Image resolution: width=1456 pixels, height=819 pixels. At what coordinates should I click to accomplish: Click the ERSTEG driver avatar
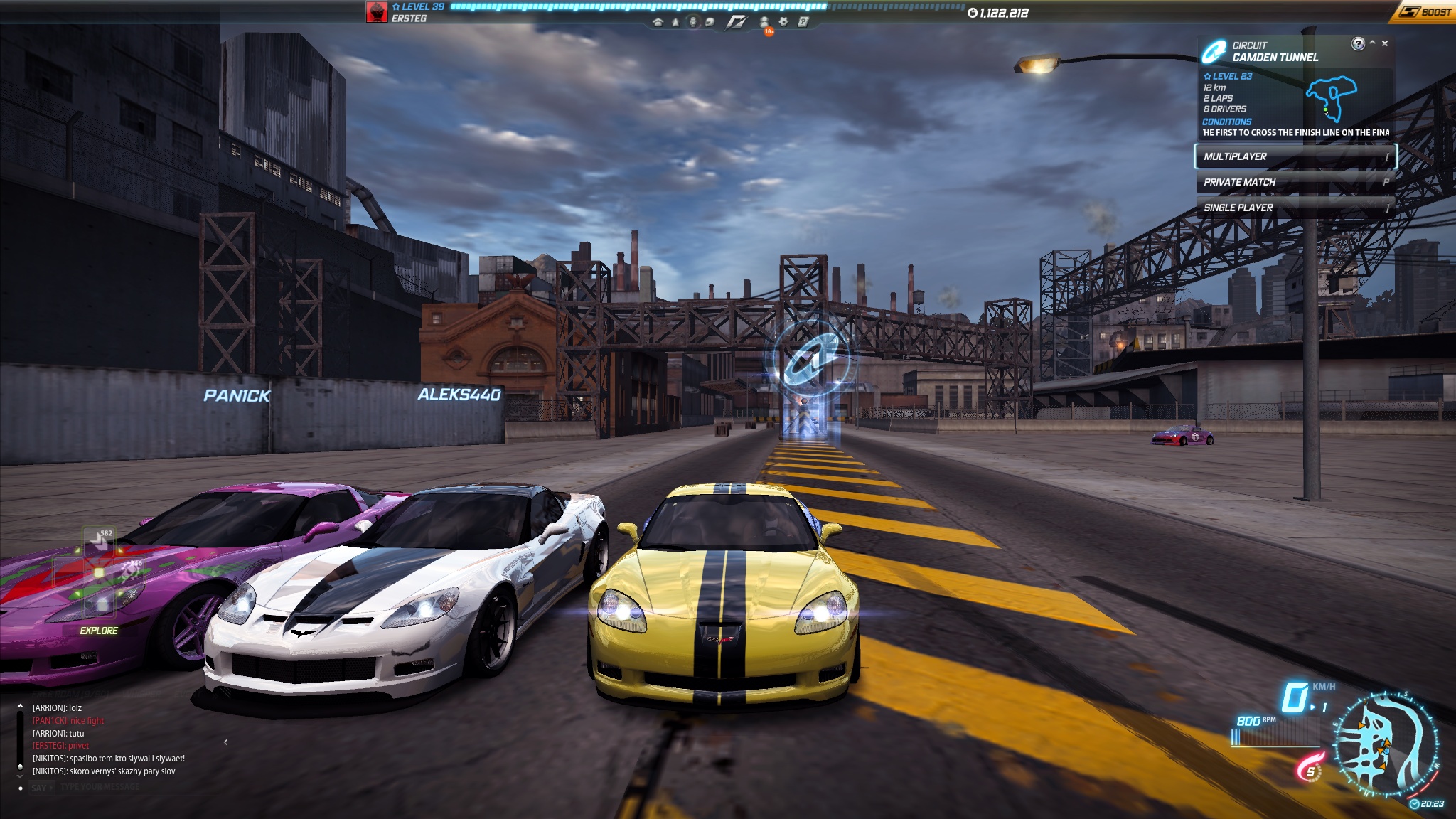[x=376, y=12]
